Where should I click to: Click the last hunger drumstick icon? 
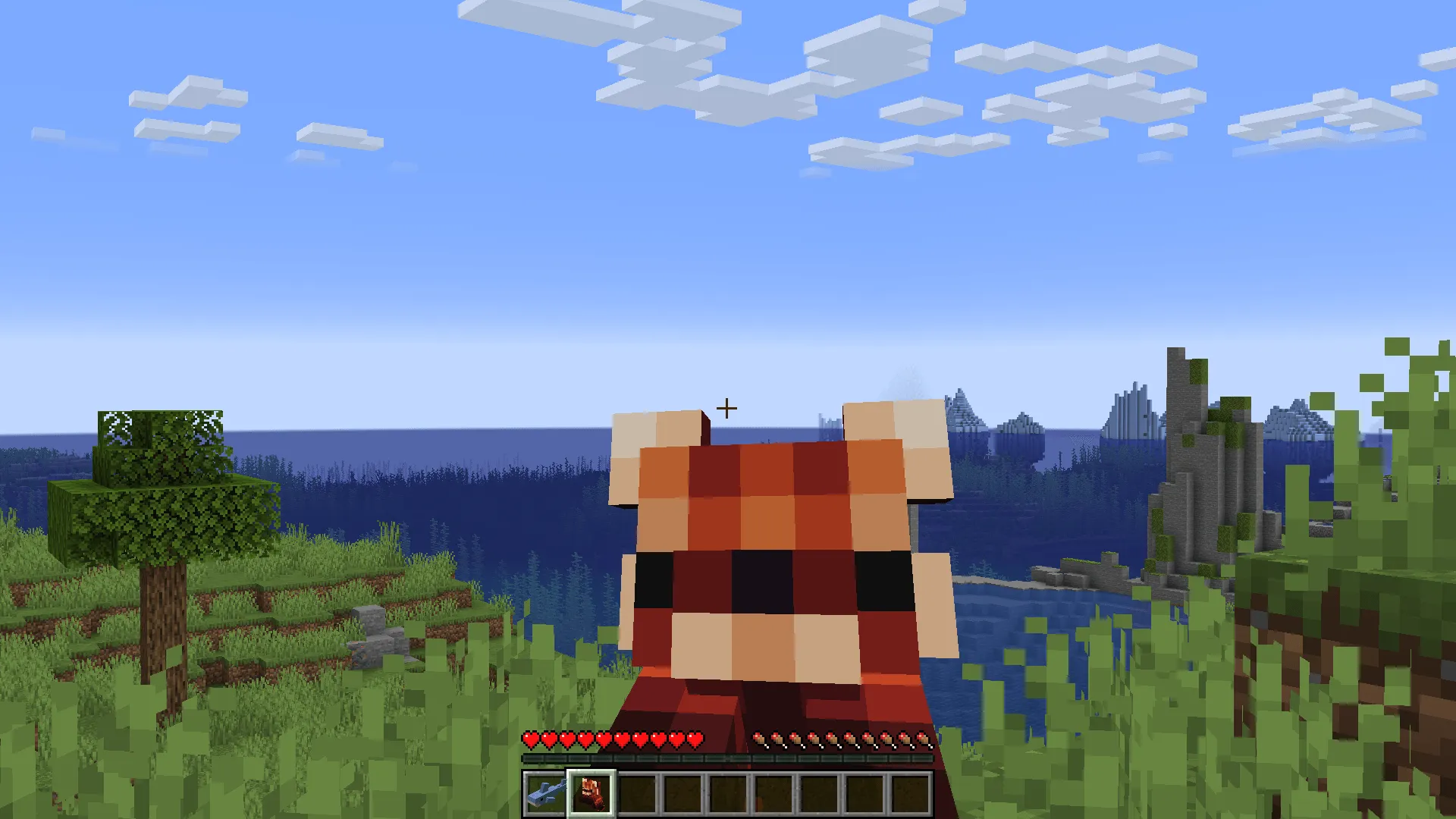[x=923, y=737]
